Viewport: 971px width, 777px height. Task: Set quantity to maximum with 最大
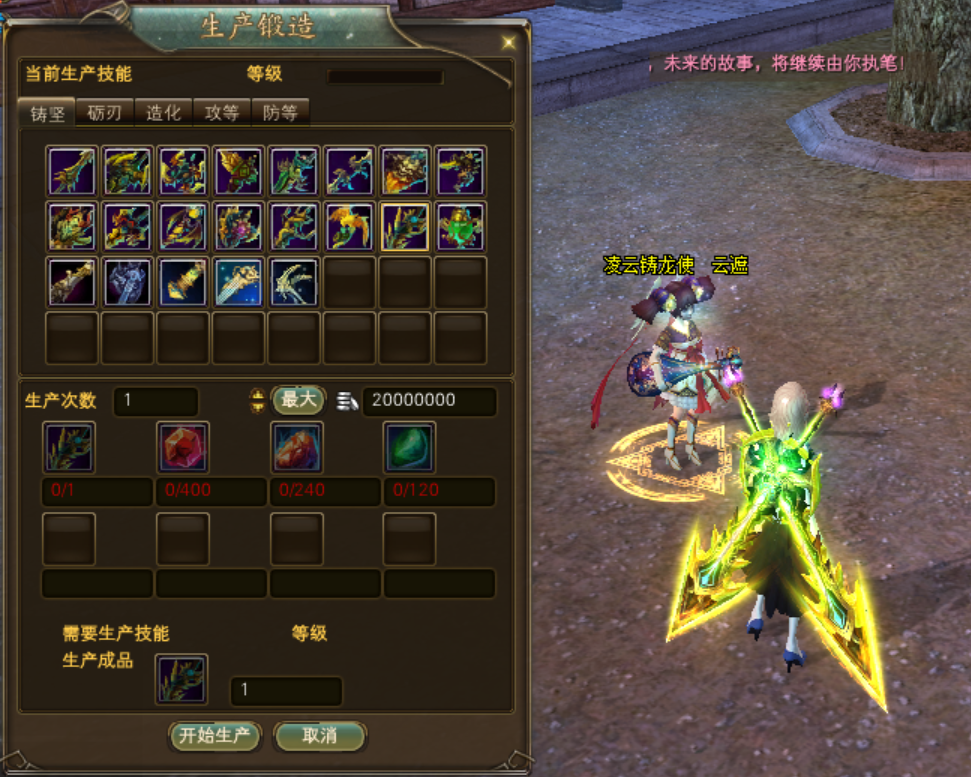coord(298,400)
